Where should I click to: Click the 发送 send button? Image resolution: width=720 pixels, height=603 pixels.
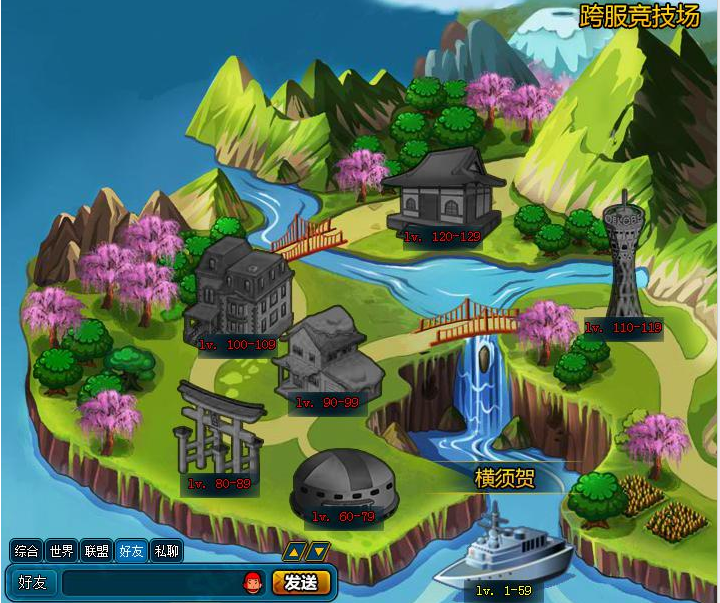point(300,582)
